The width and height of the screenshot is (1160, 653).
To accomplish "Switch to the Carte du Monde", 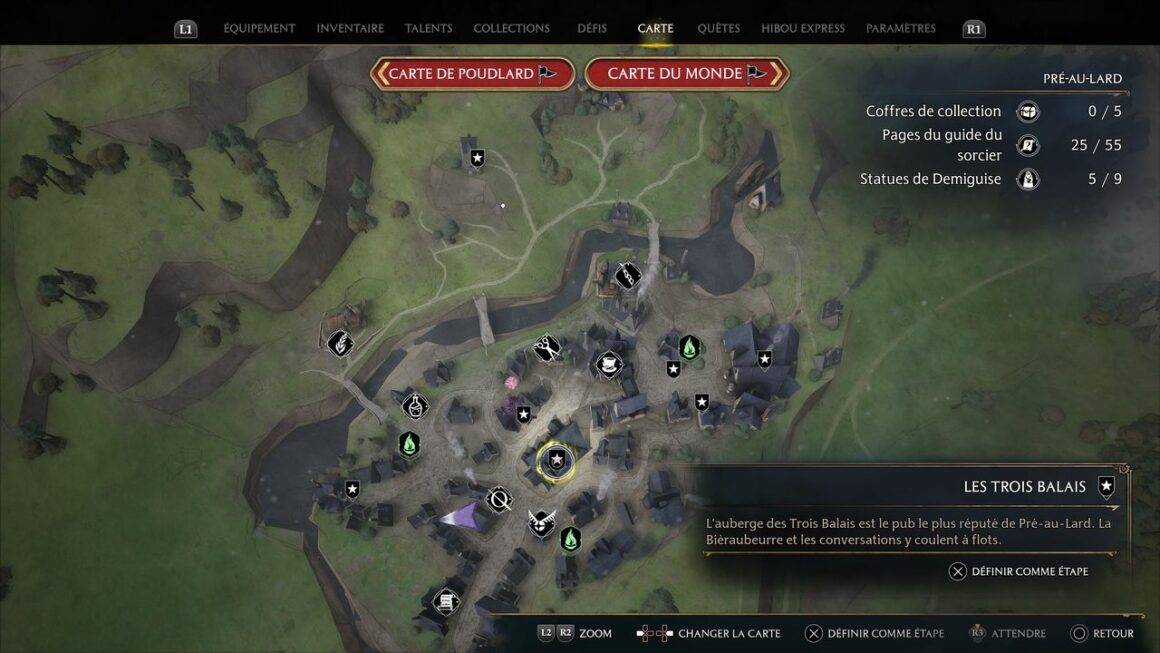I will pyautogui.click(x=688, y=73).
